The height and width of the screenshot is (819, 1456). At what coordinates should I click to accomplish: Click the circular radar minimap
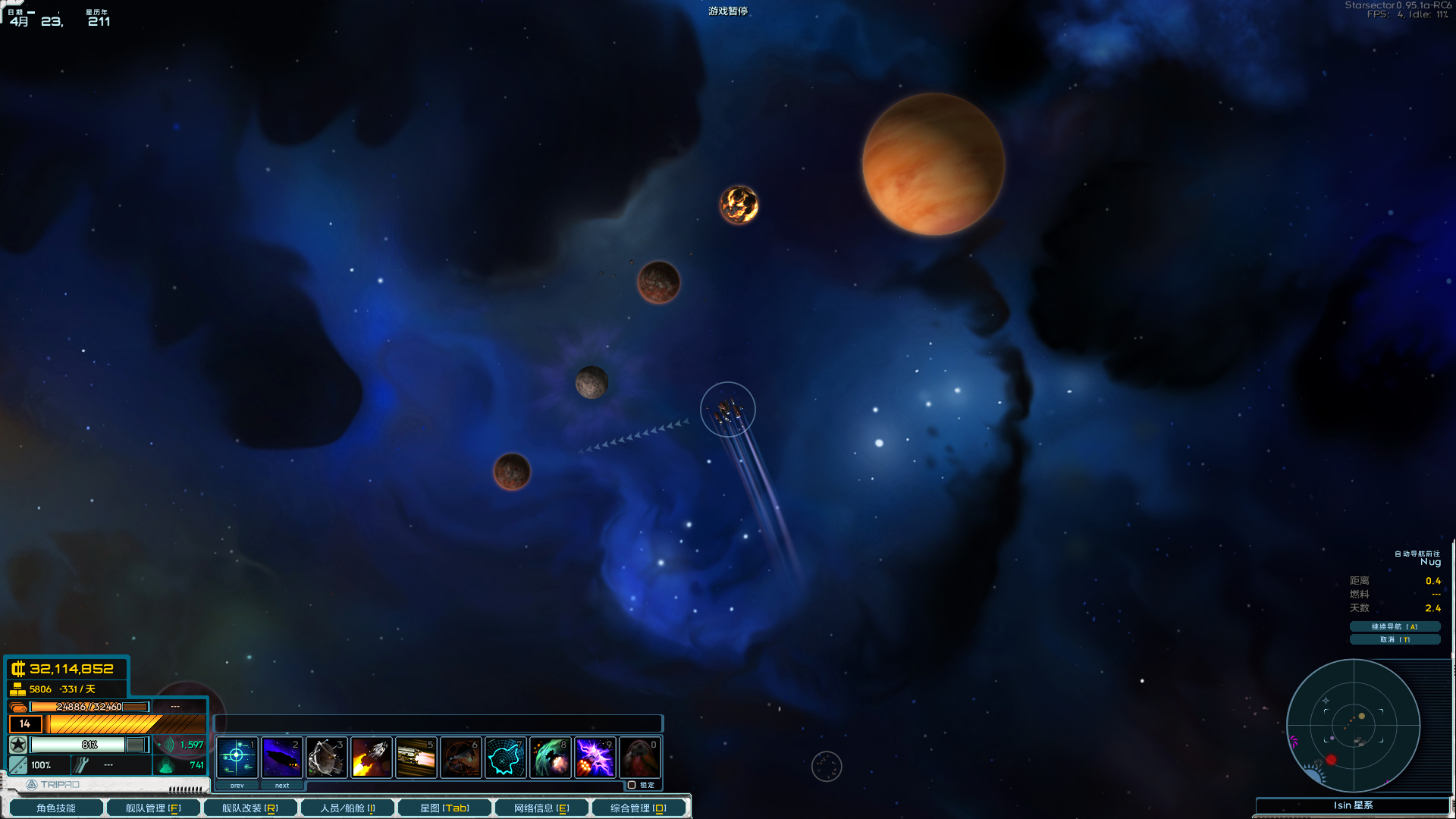pyautogui.click(x=1353, y=725)
